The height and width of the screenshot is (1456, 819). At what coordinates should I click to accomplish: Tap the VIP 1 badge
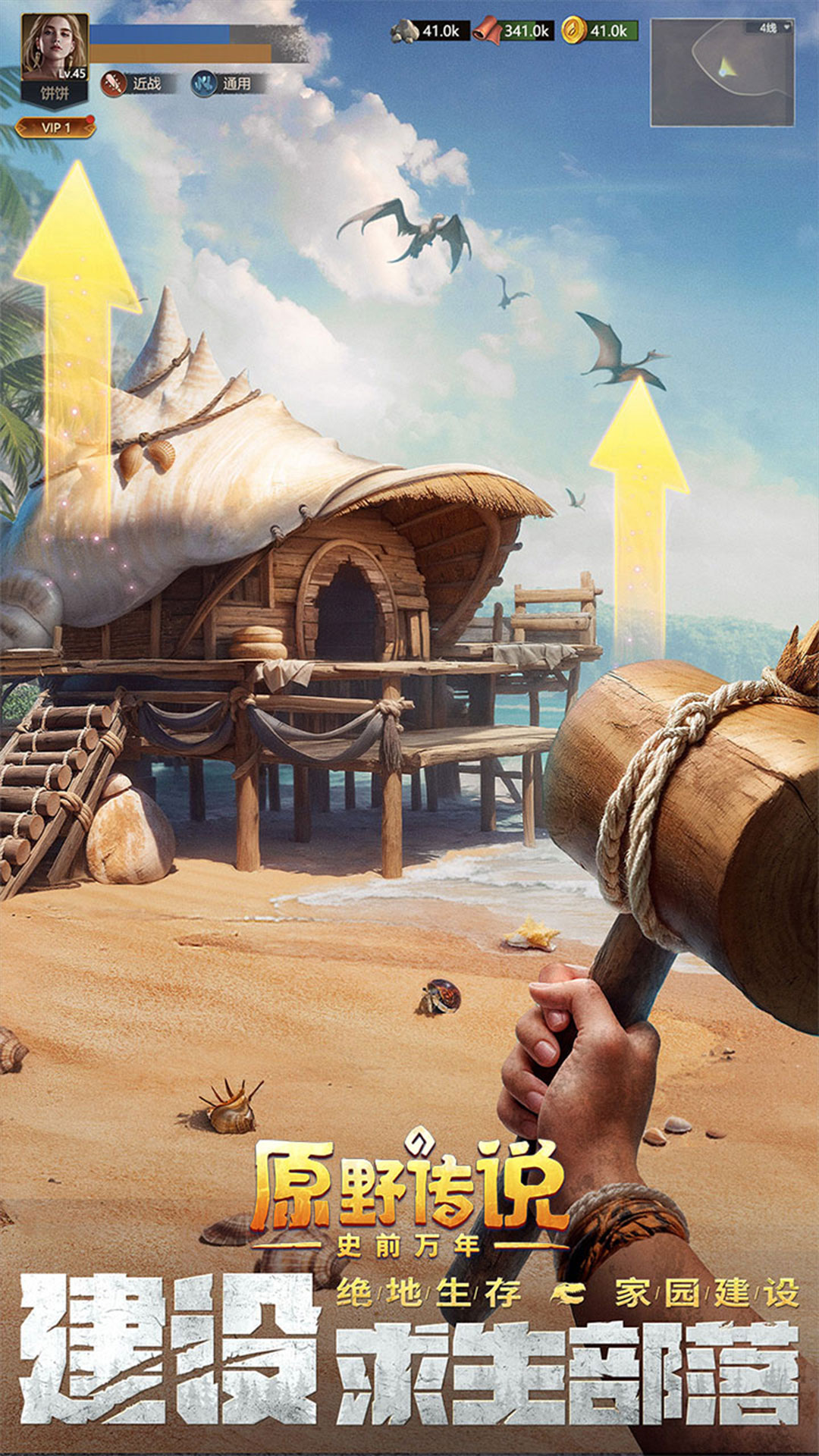click(x=56, y=127)
